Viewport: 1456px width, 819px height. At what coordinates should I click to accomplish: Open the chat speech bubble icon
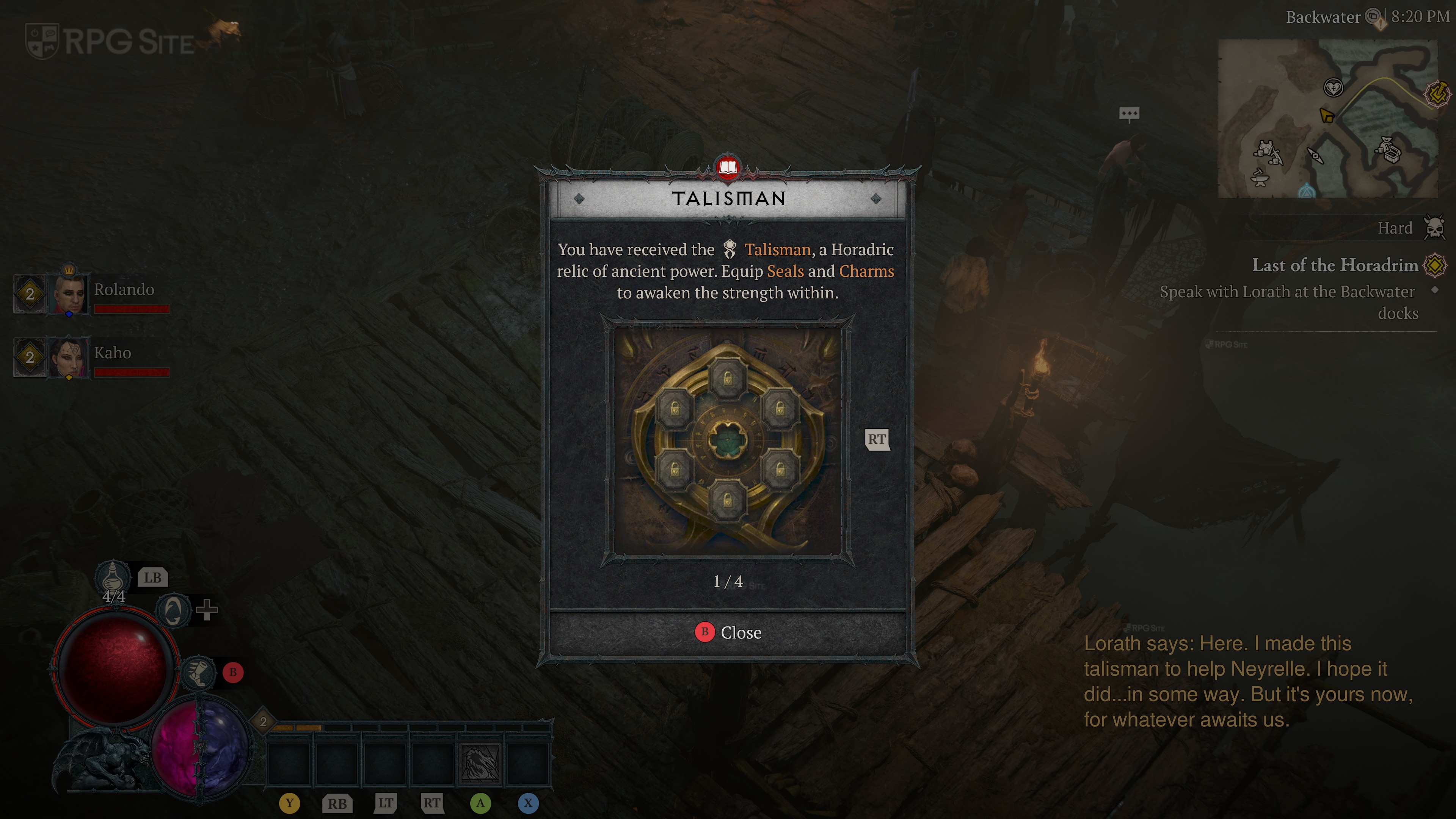pyautogui.click(x=1129, y=114)
